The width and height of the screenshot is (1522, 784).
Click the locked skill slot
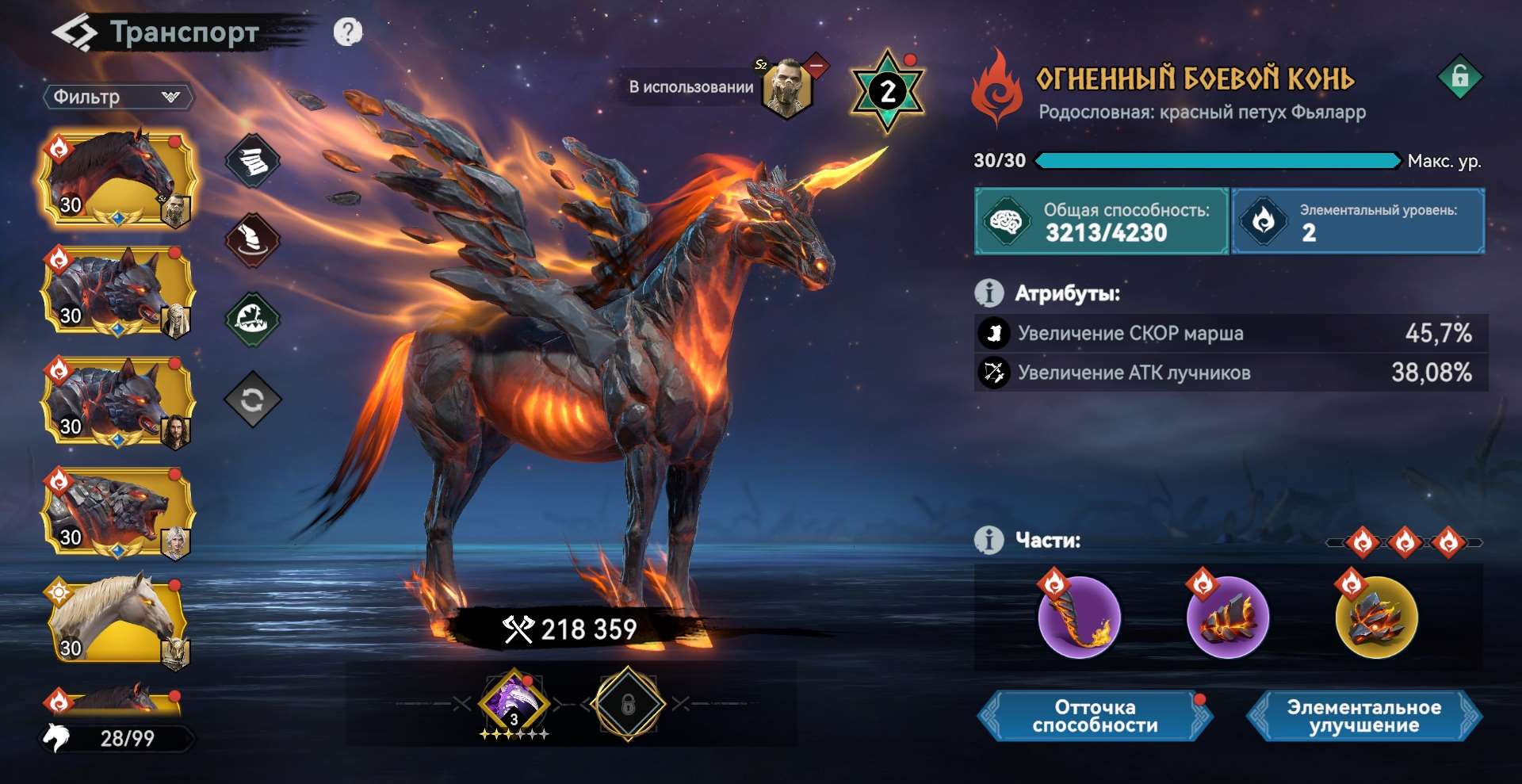[x=628, y=703]
